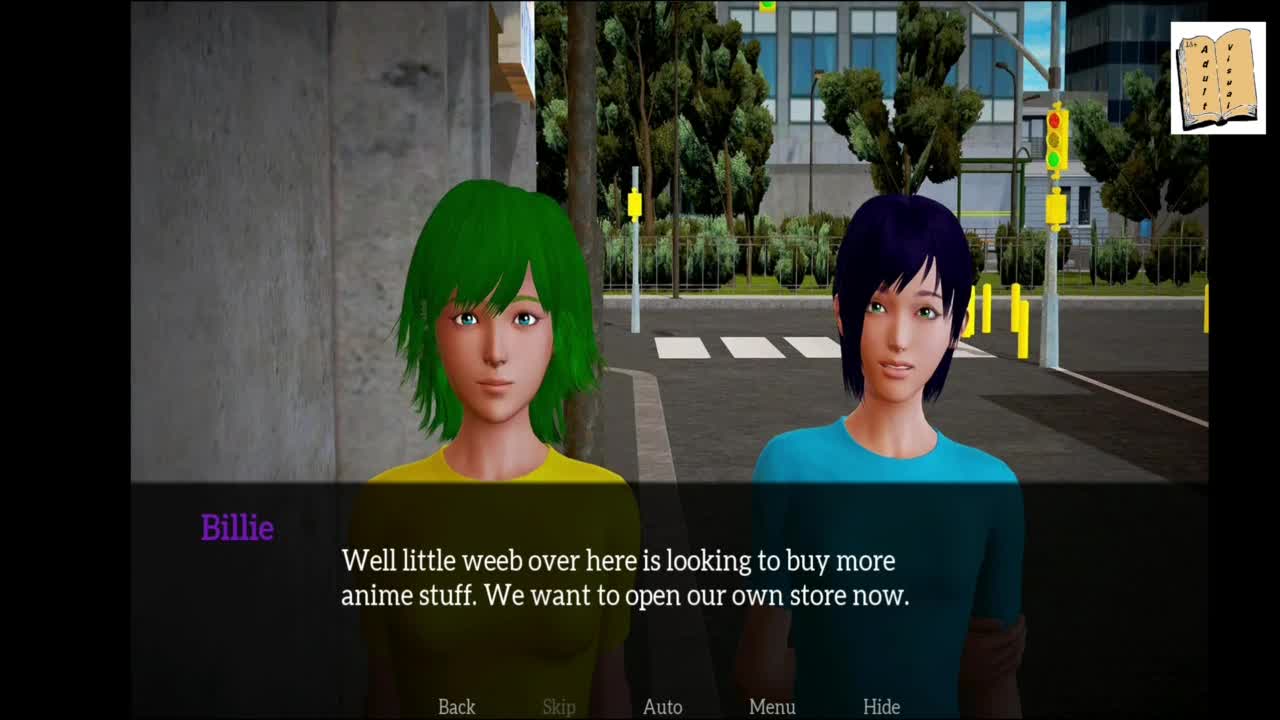Go back to the previous dialogue line

click(x=456, y=707)
